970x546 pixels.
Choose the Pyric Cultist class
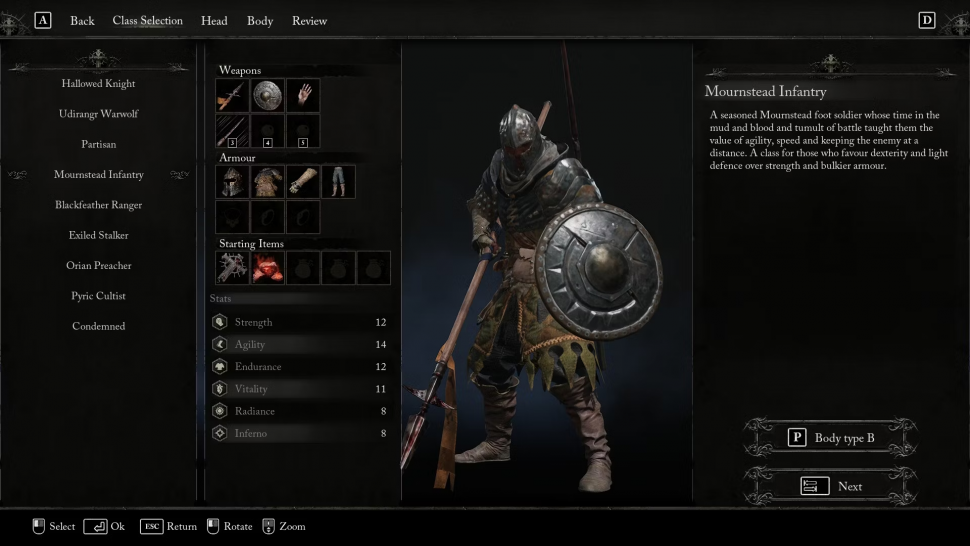[98, 296]
